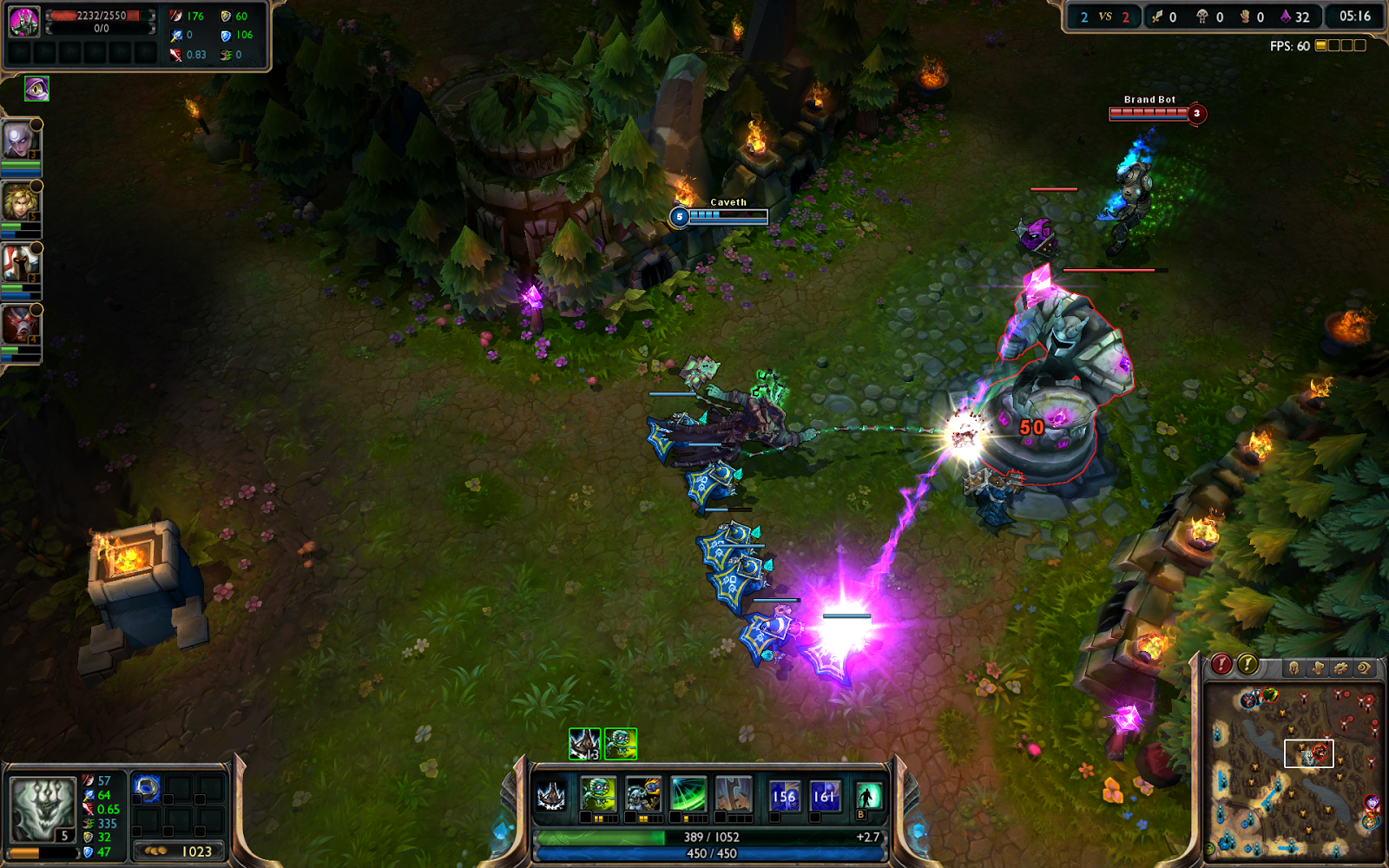Toggle the eye camera icon above the minimap
Image resolution: width=1389 pixels, height=868 pixels.
click(1366, 666)
